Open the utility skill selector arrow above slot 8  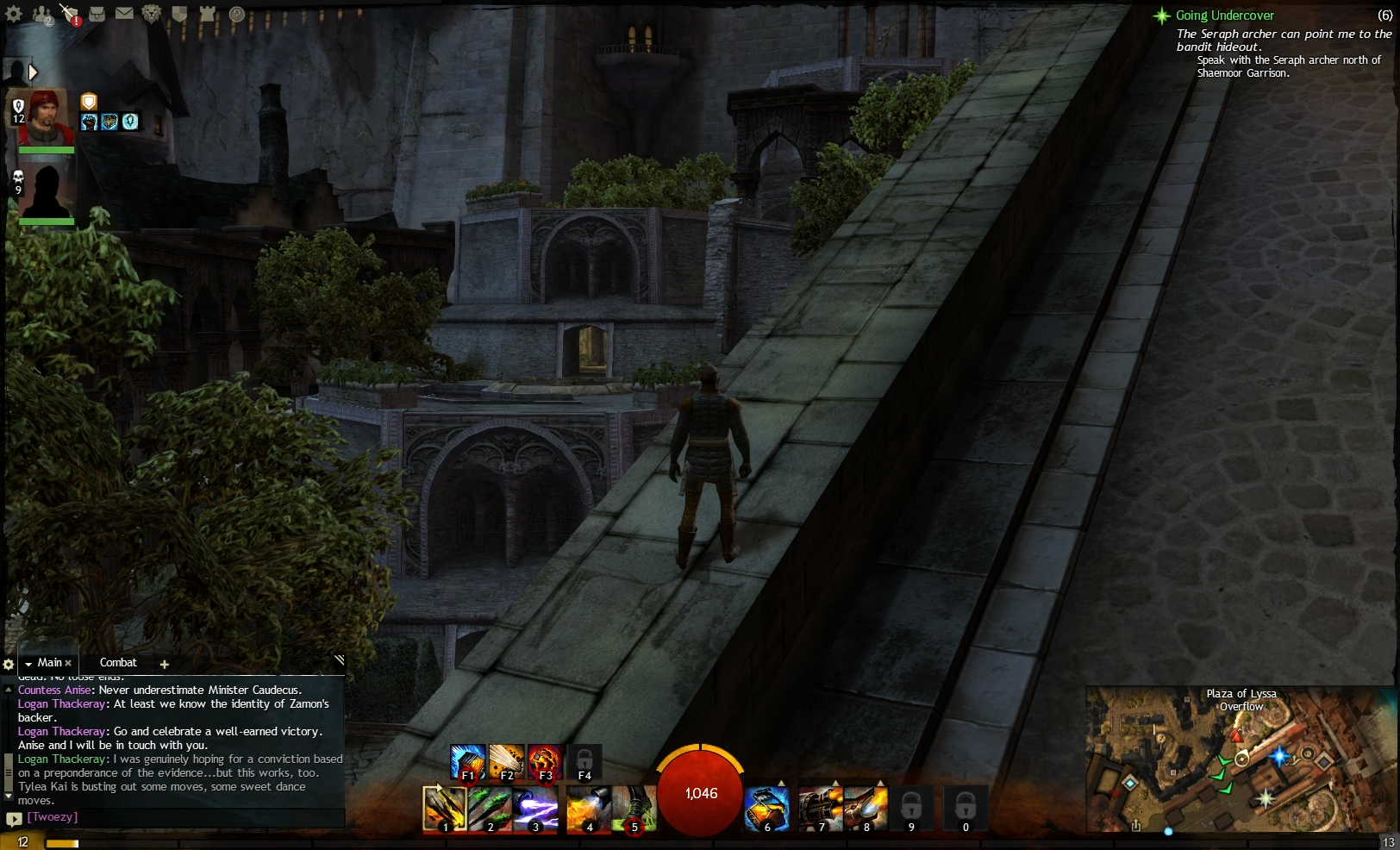[x=880, y=782]
